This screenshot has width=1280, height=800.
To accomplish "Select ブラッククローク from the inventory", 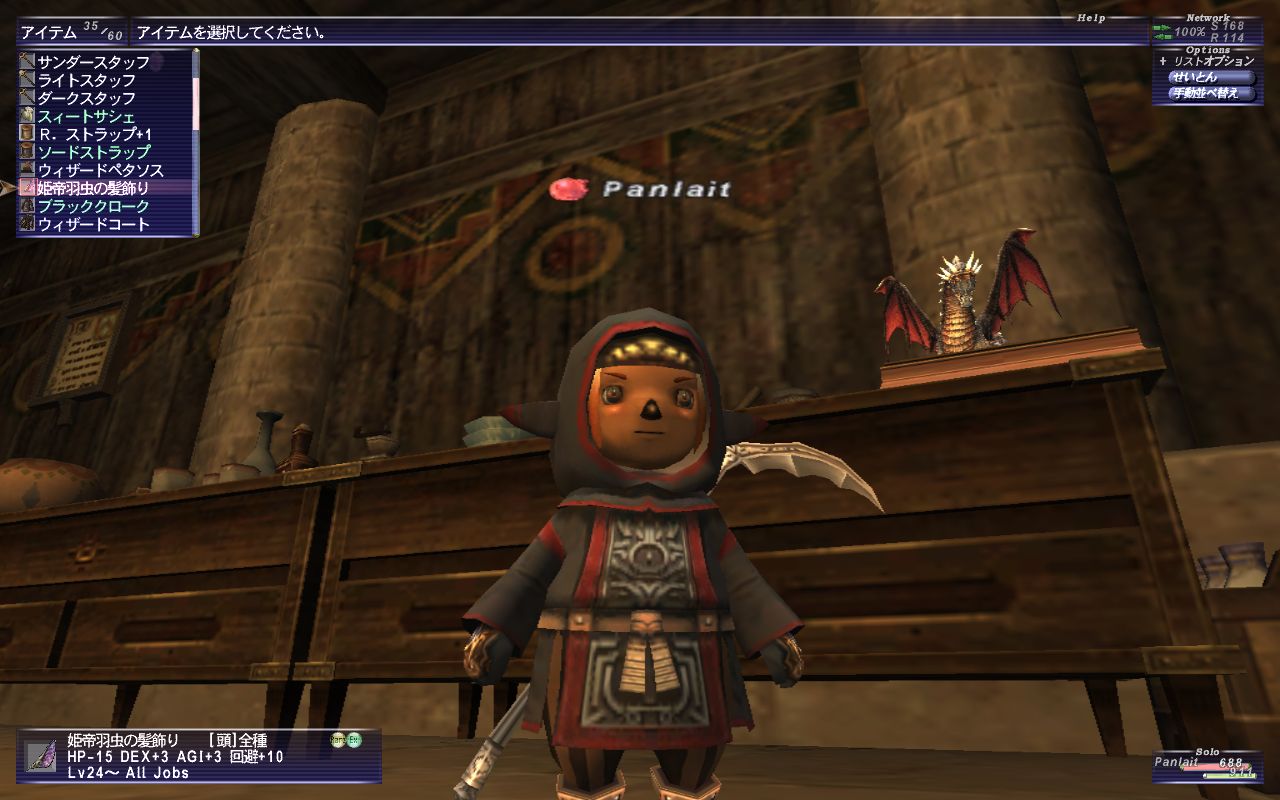I will click(93, 206).
